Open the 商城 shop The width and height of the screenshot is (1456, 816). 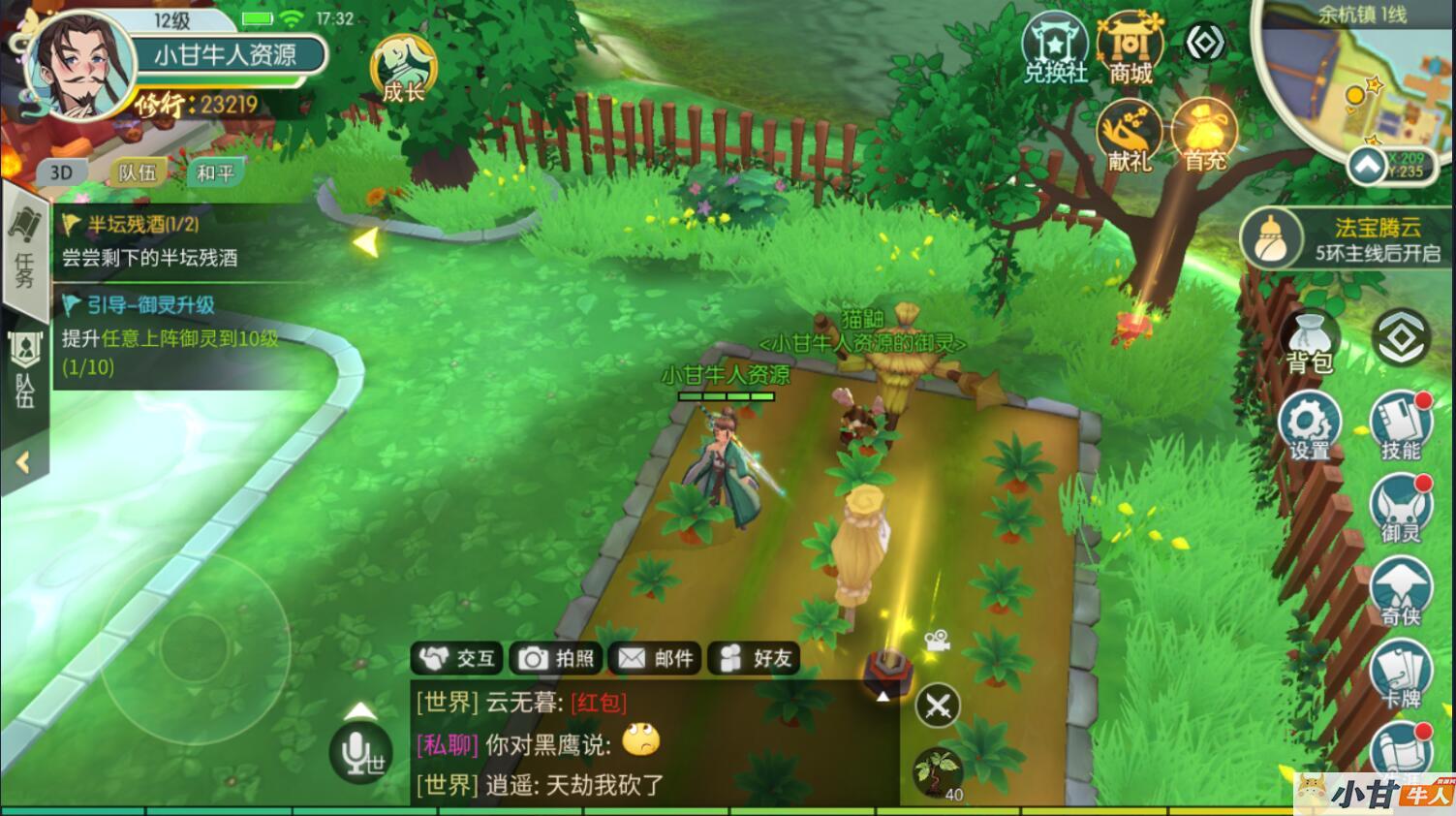click(x=1130, y=48)
